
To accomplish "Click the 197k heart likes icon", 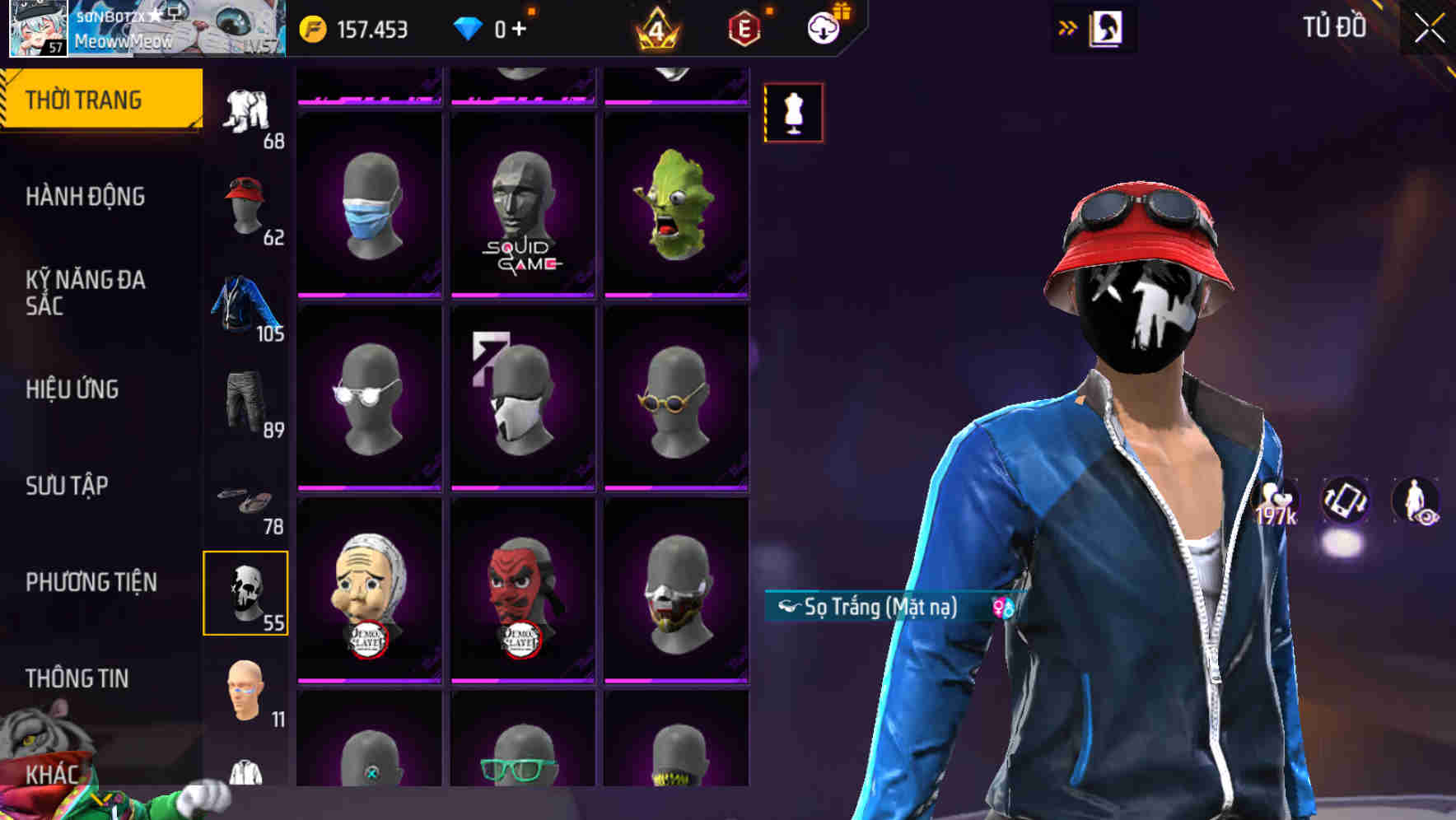I will (1276, 500).
